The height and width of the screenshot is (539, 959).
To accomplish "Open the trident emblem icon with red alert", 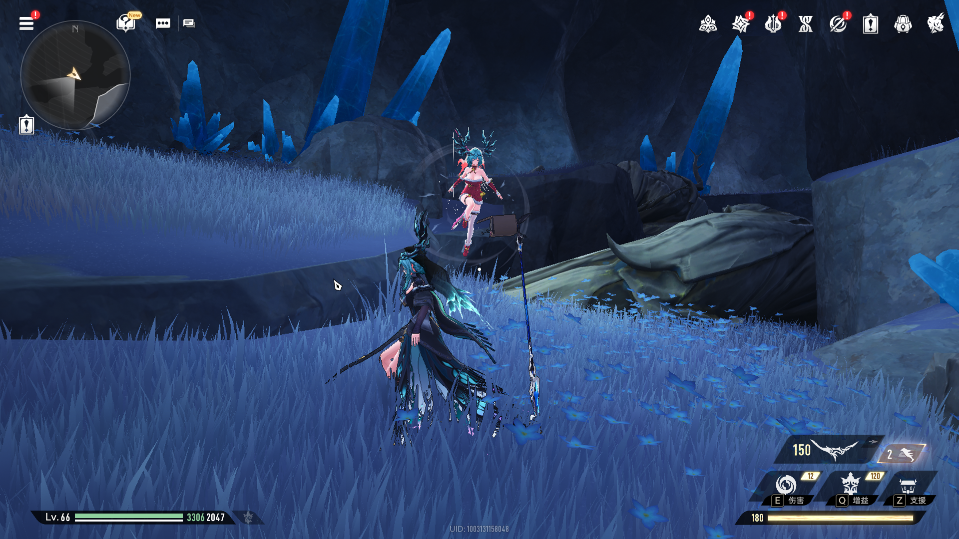I will 773,23.
